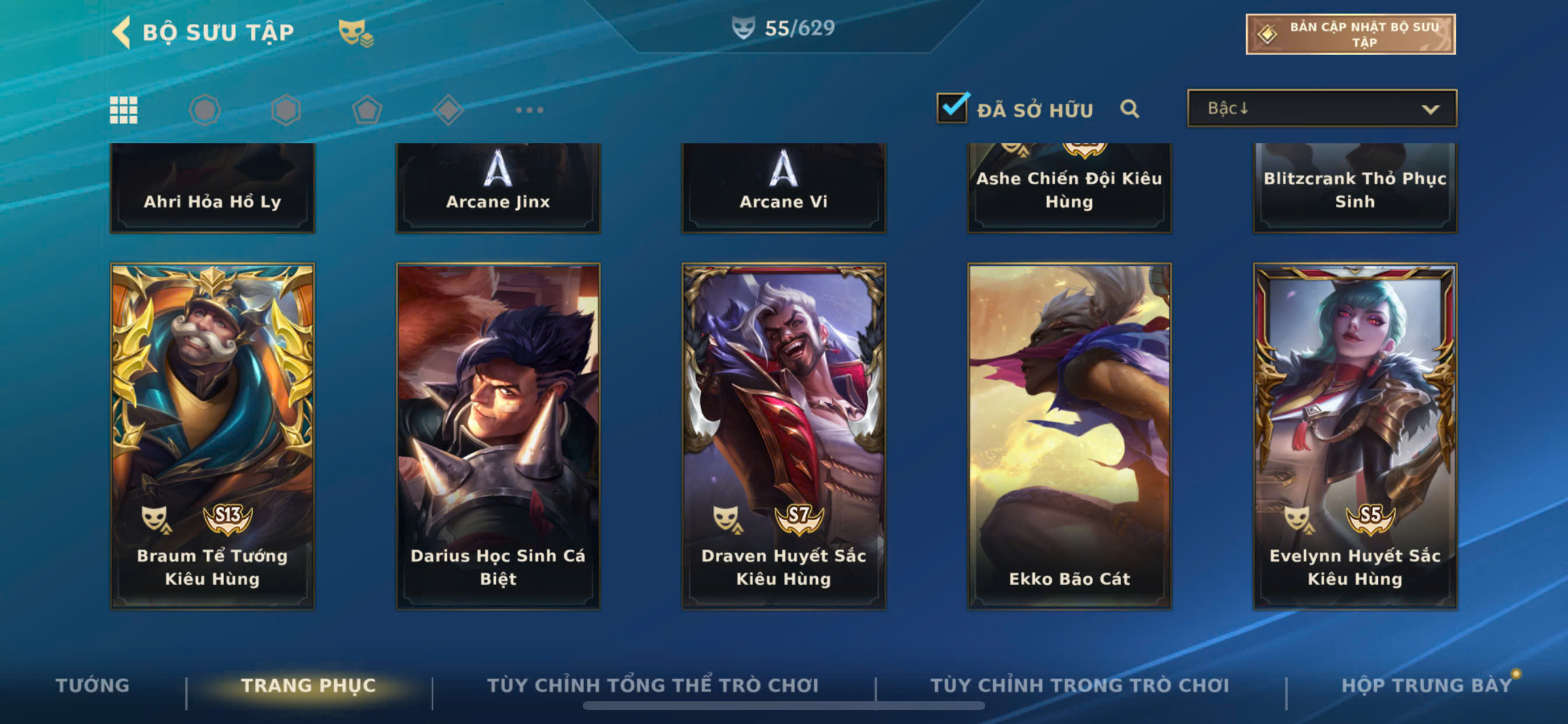Select the Braum Tể Tướng Kiêu Hùng skin

212,435
